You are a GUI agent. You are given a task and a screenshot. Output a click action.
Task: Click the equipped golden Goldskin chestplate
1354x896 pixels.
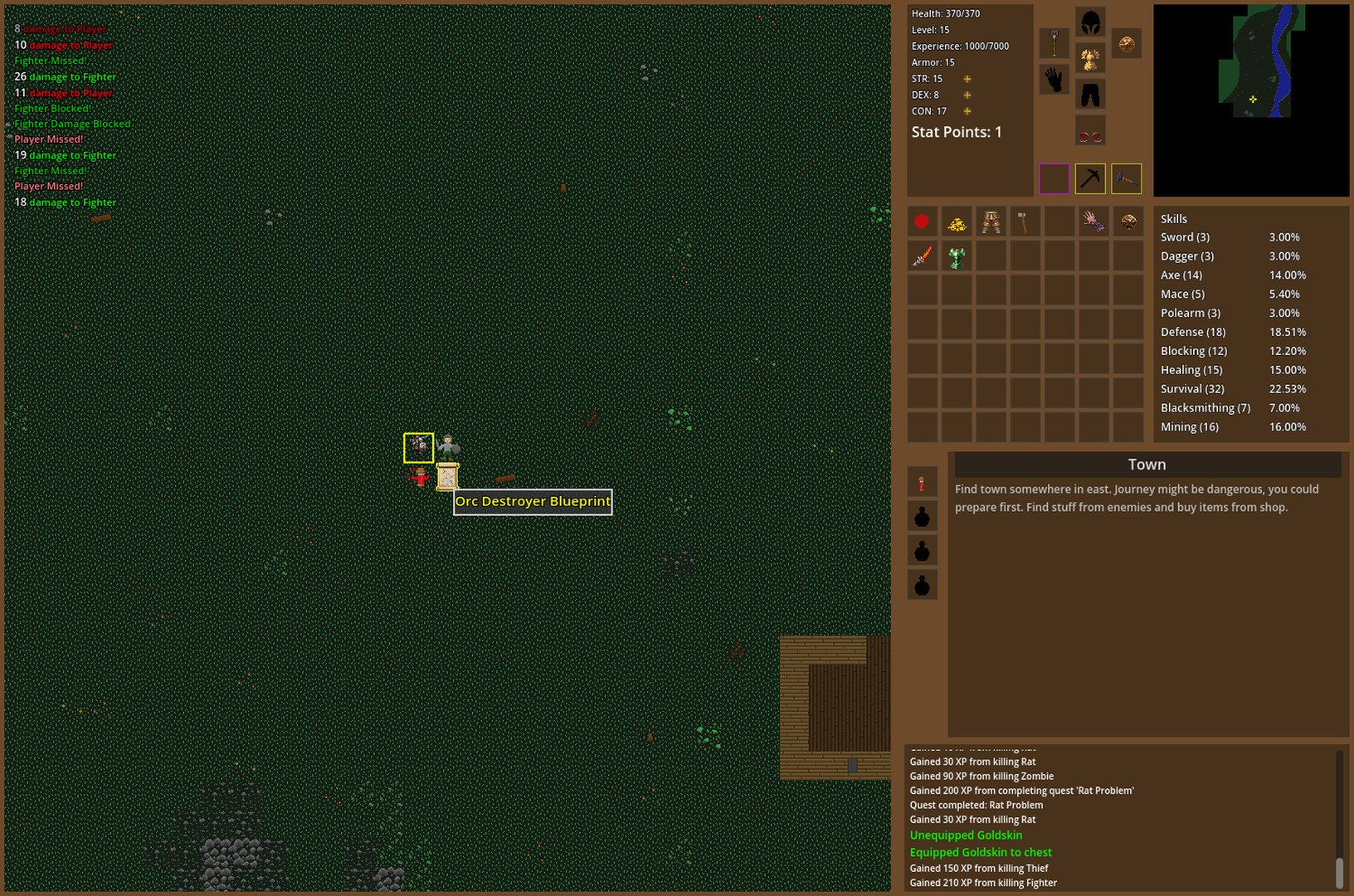coord(1090,60)
